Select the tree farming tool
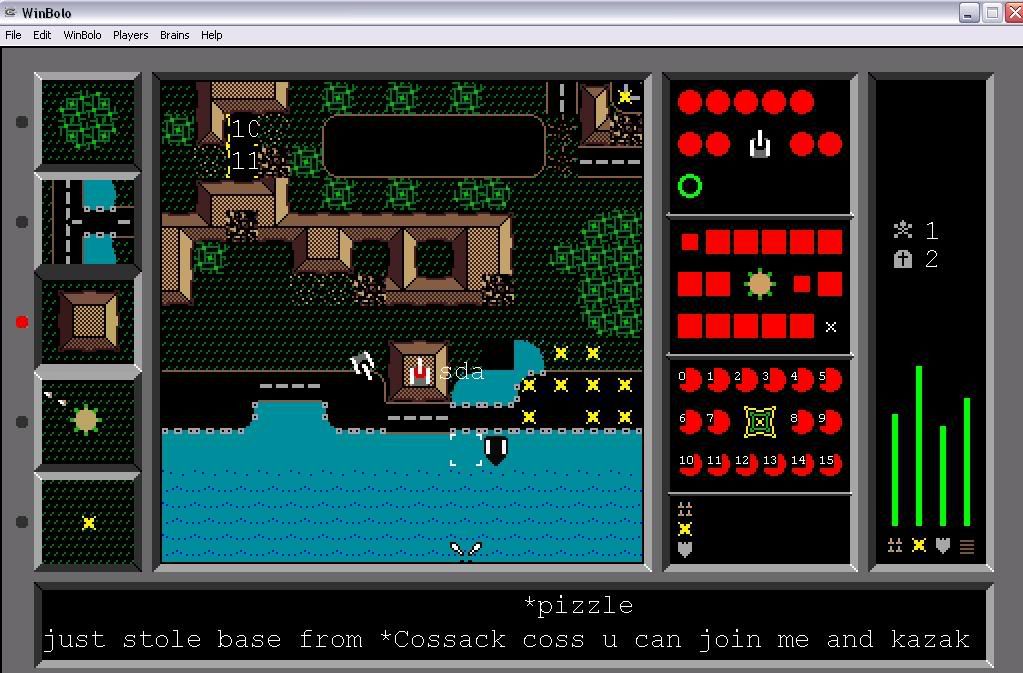 click(88, 122)
